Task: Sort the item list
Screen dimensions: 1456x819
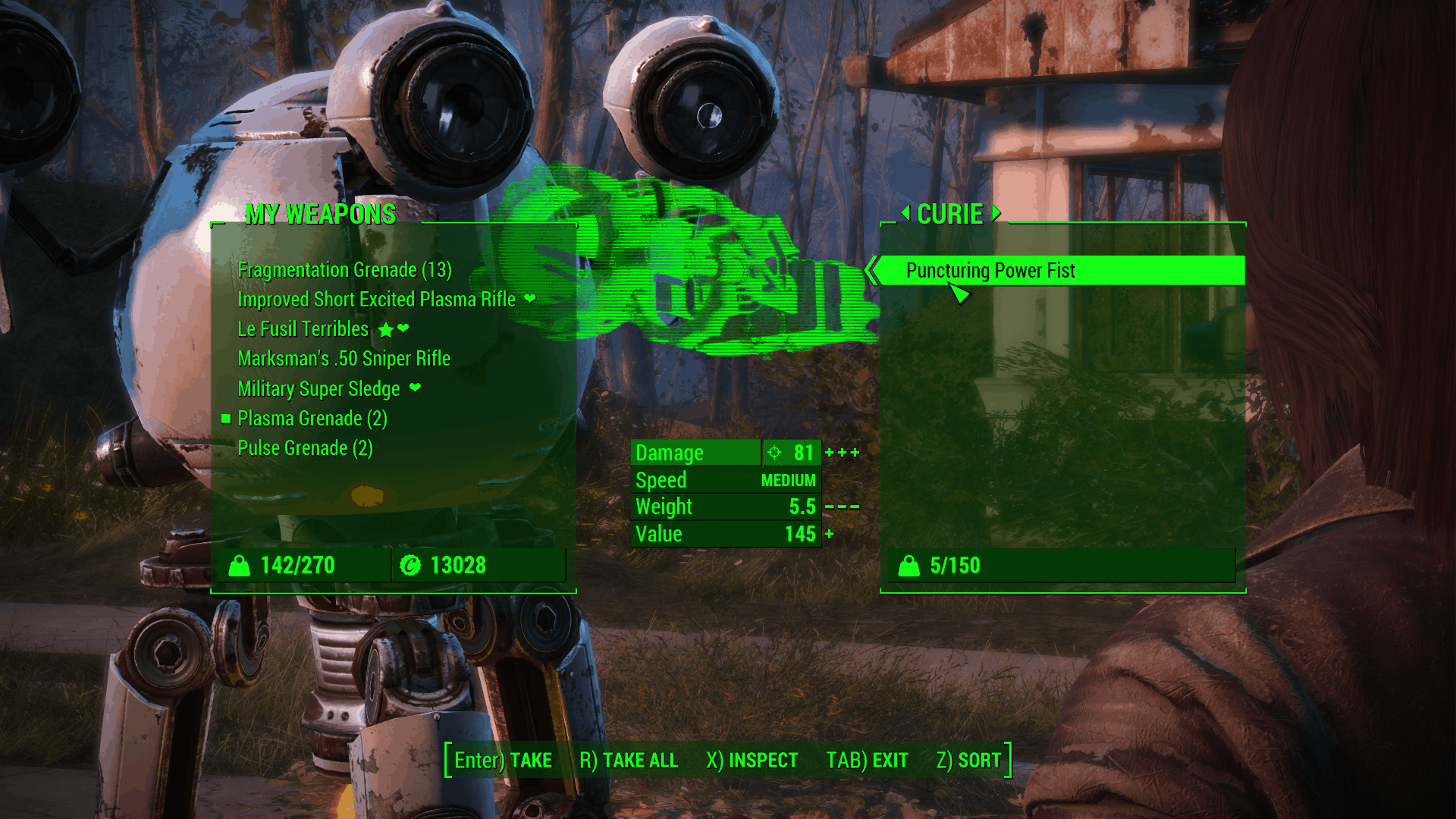Action: (x=968, y=760)
